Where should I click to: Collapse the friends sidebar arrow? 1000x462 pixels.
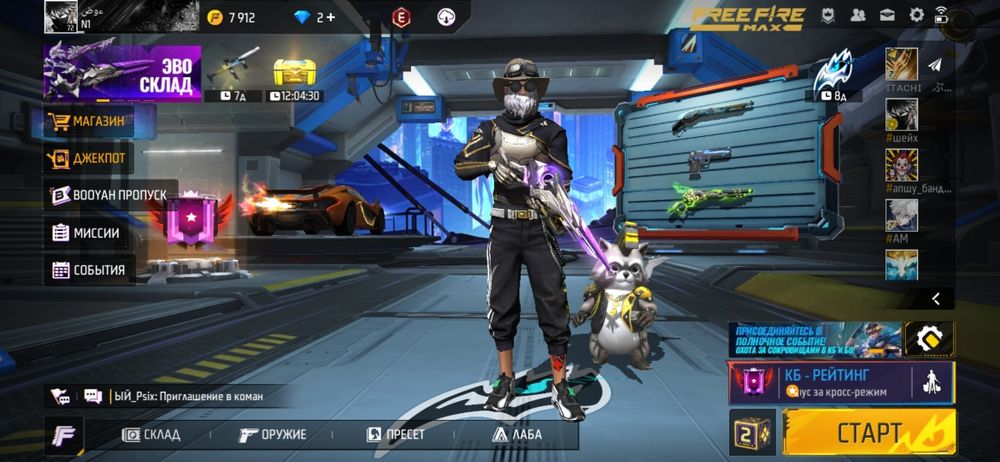[936, 298]
